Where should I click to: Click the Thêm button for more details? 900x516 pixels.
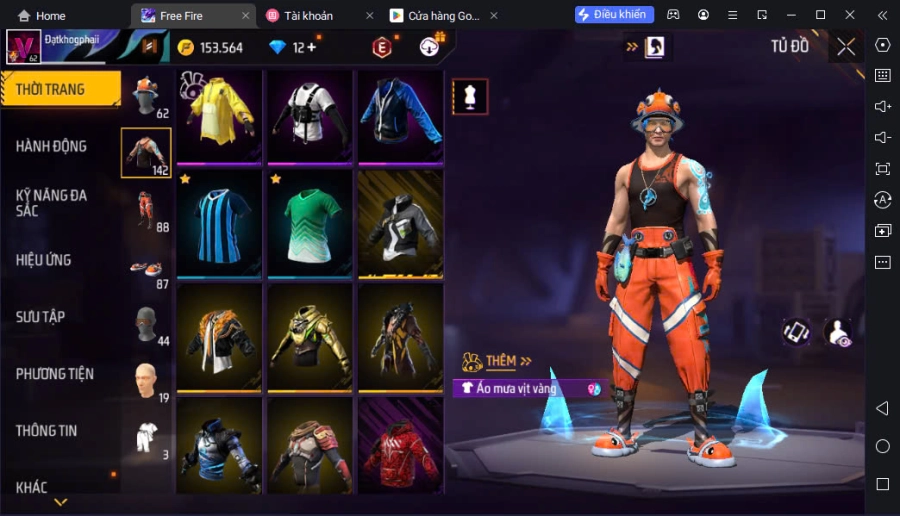[500, 361]
